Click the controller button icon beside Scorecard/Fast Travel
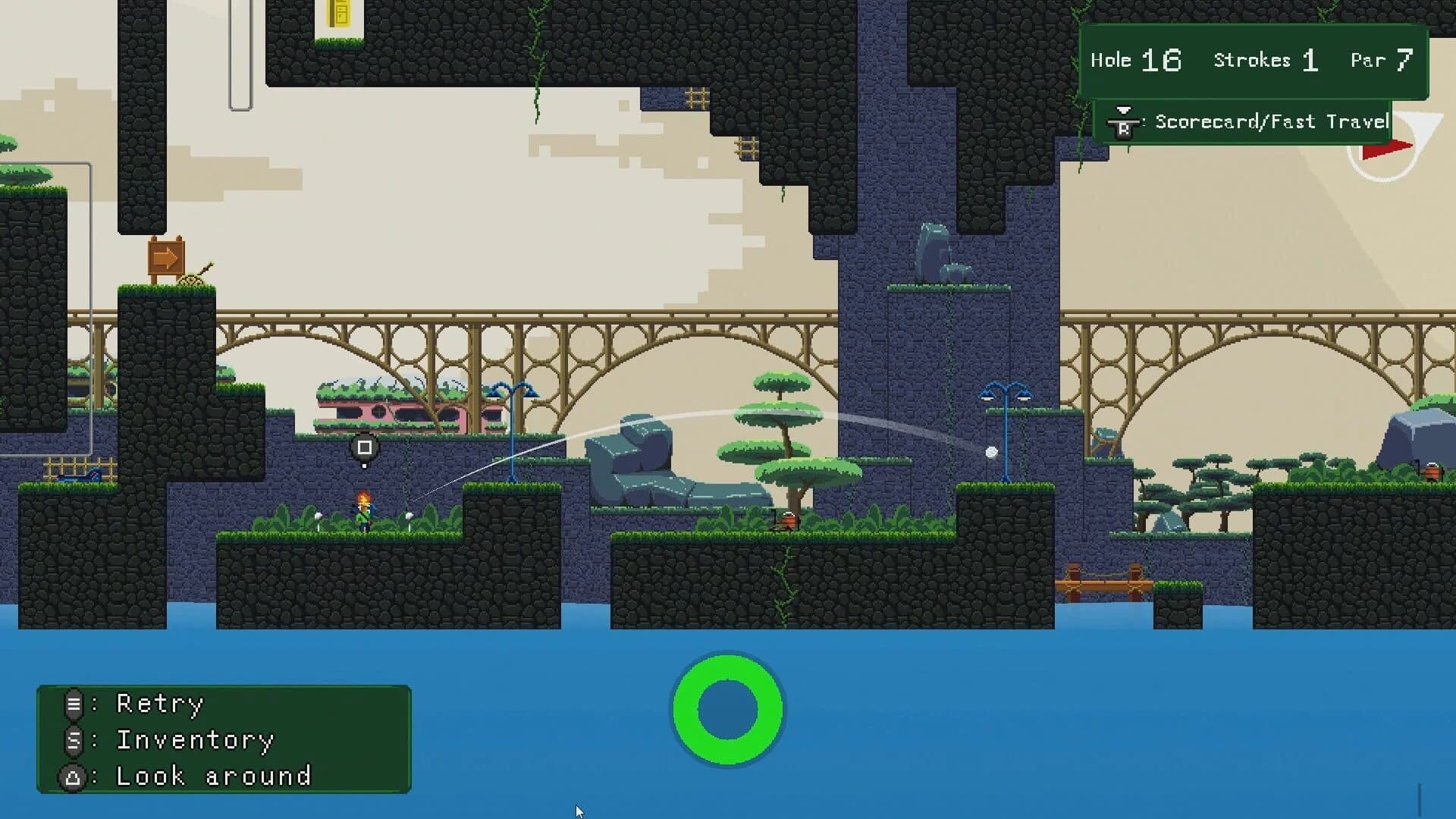This screenshot has width=1456, height=819. pyautogui.click(x=1122, y=121)
